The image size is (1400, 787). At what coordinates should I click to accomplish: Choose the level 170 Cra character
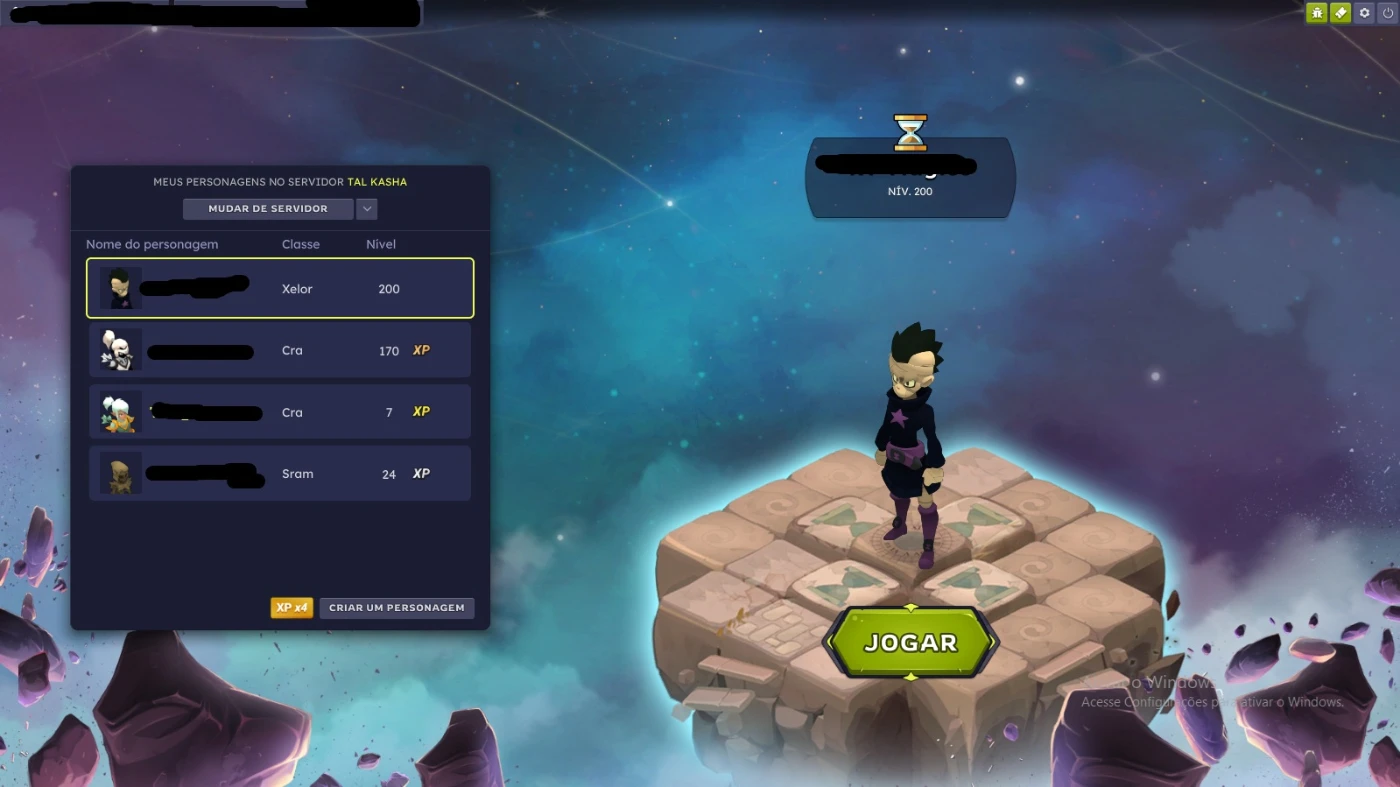[280, 350]
